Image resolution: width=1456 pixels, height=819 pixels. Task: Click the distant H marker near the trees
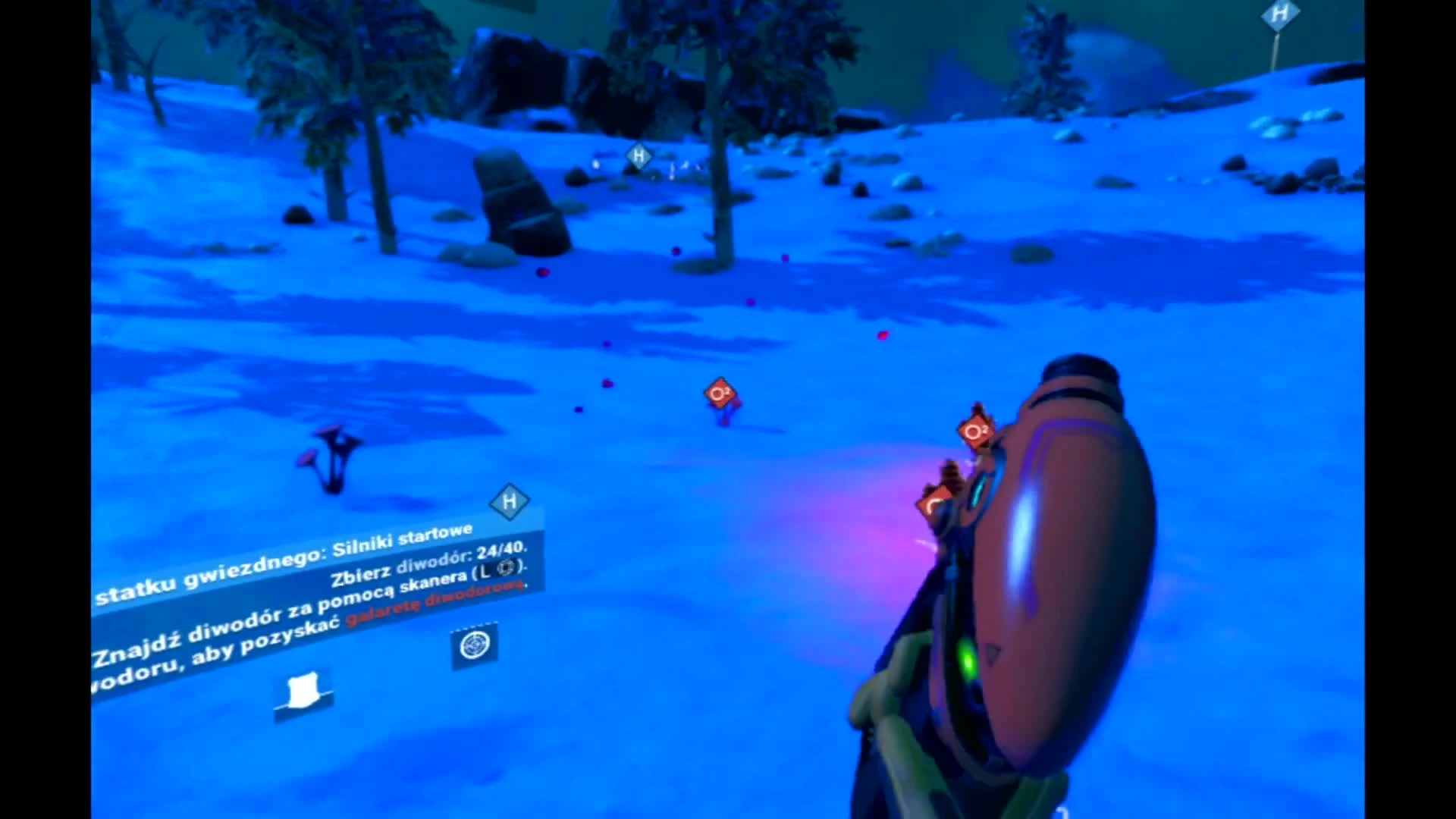coord(638,158)
